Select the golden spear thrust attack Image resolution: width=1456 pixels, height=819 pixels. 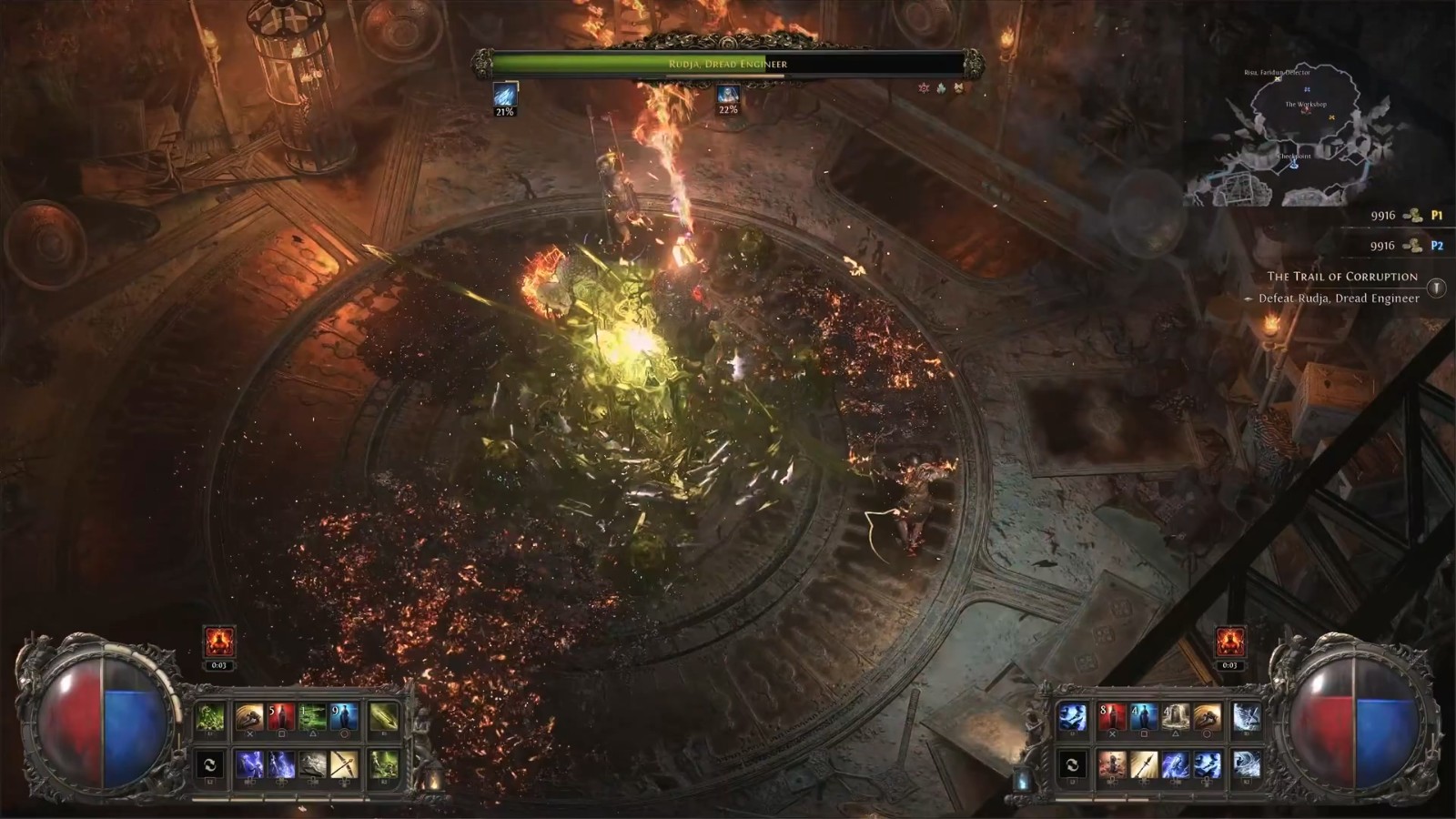pyautogui.click(x=1143, y=764)
